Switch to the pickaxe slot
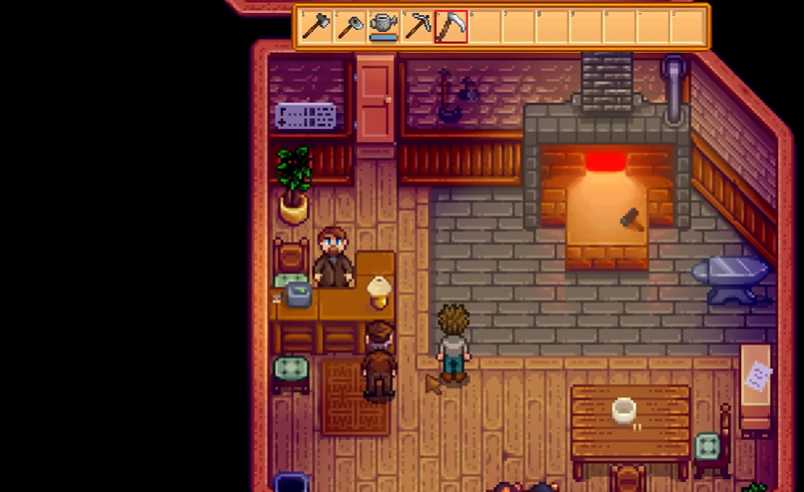 click(418, 26)
